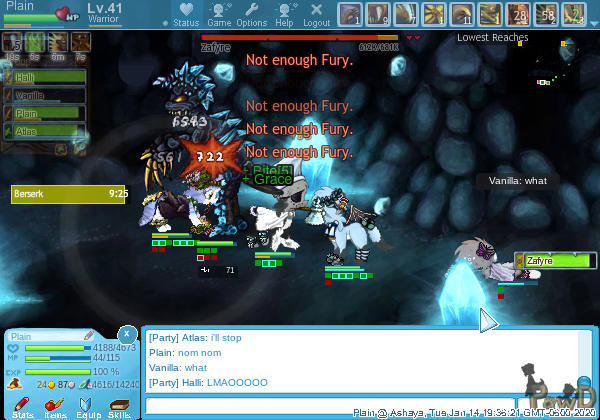Open the Stats panel

click(24, 405)
